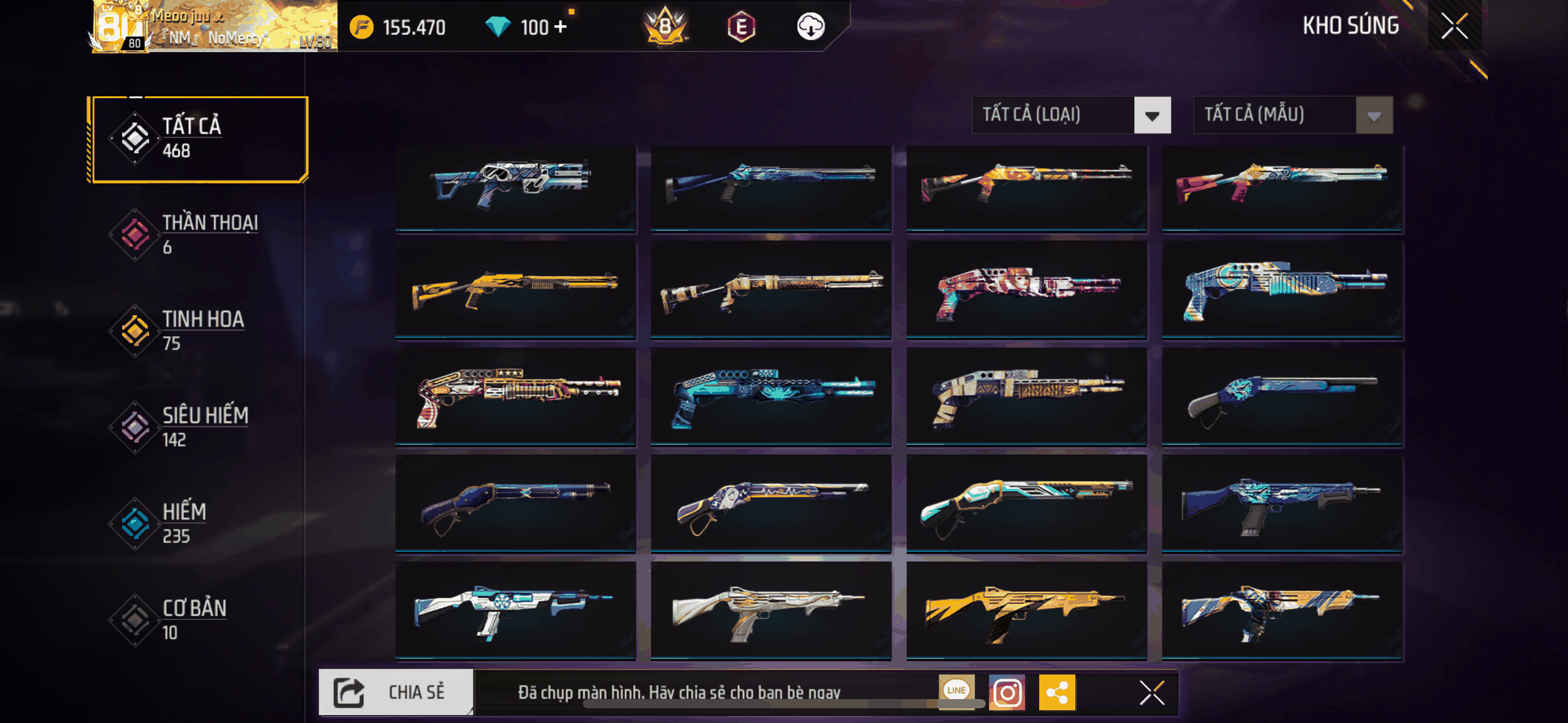
Task: Open the Meoo juu player profile banner
Action: [x=214, y=26]
